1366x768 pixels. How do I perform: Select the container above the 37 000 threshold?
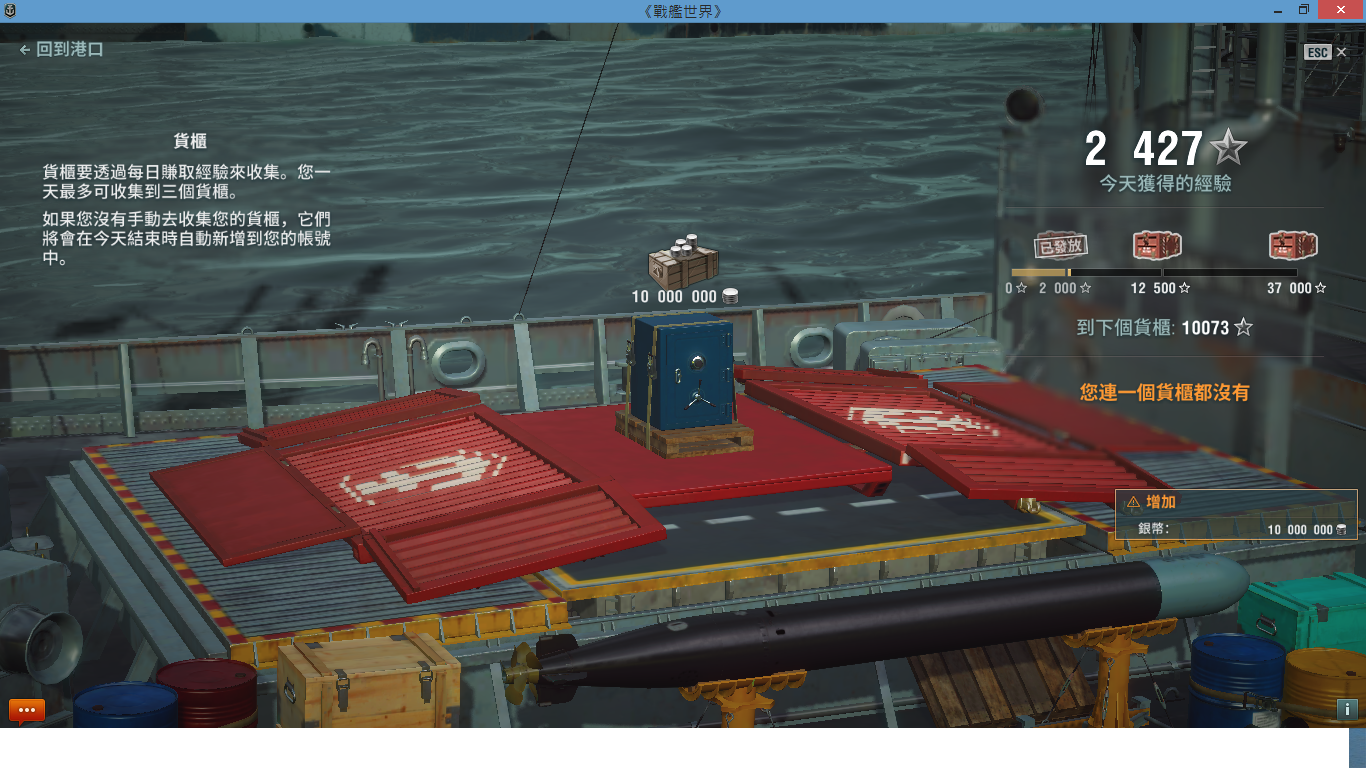[1293, 245]
